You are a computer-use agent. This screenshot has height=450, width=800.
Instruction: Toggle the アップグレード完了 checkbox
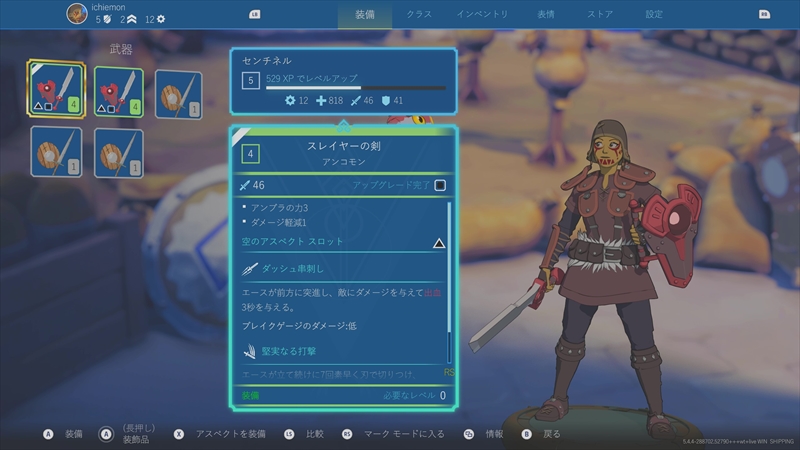click(440, 185)
